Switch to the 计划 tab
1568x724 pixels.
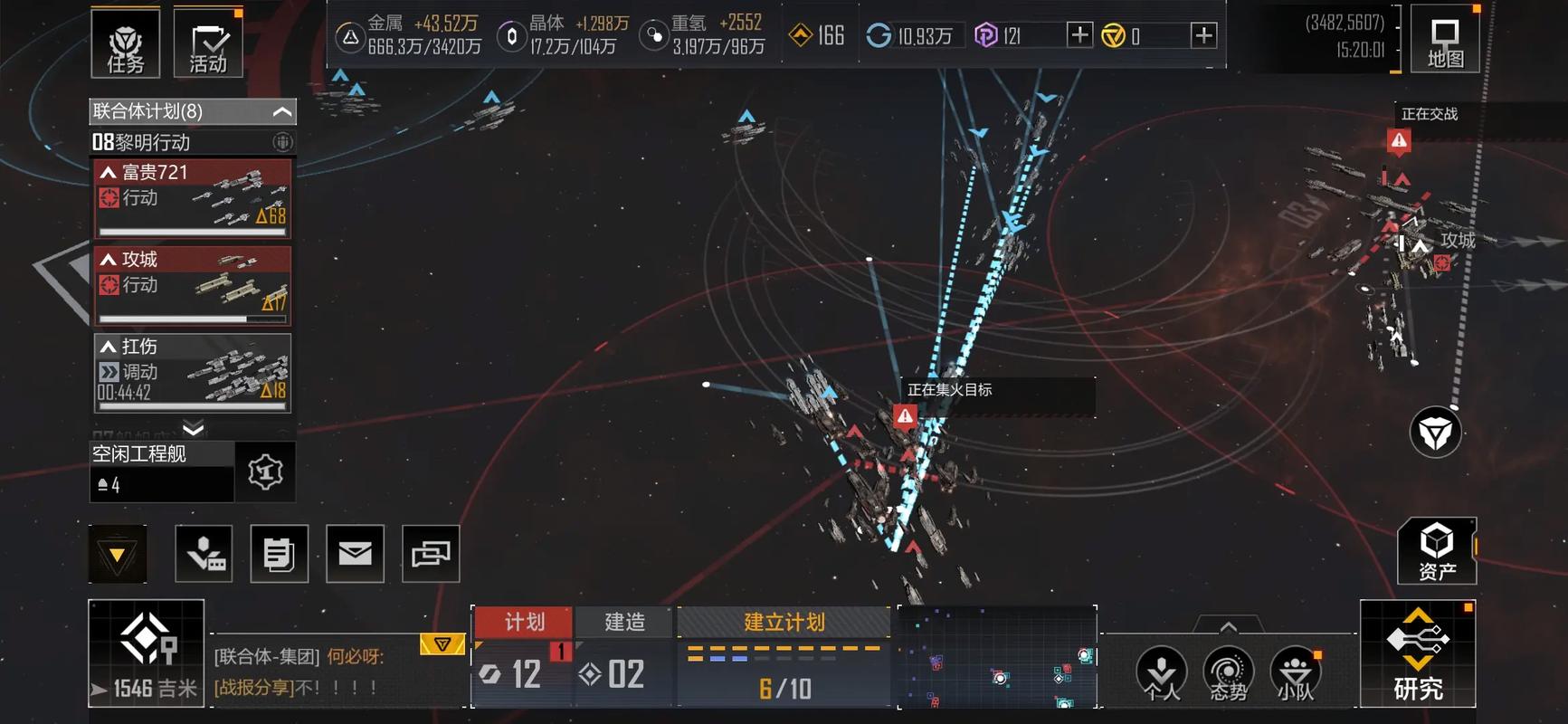point(524,622)
